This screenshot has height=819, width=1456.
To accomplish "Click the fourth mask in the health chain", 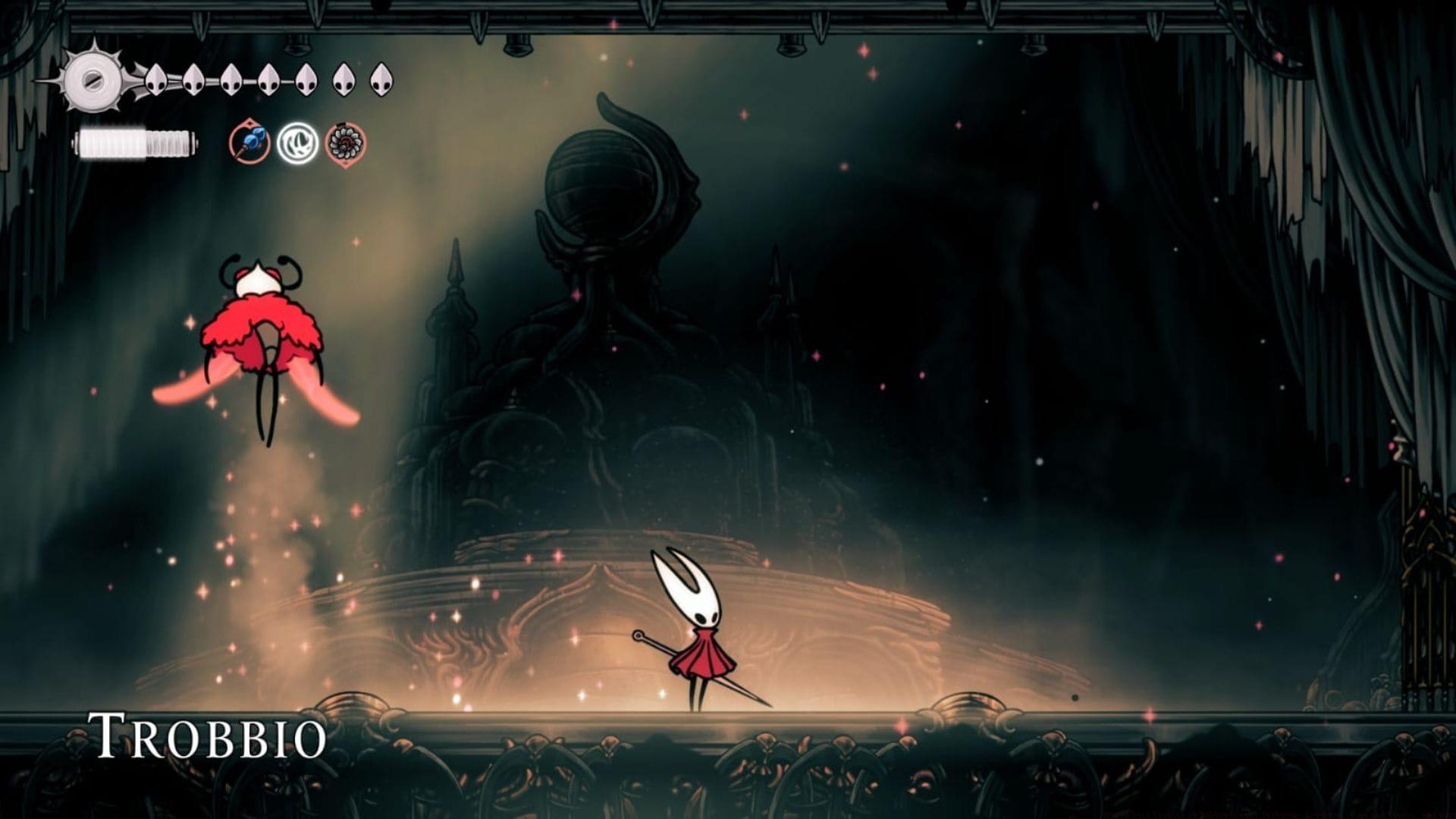I will (268, 80).
